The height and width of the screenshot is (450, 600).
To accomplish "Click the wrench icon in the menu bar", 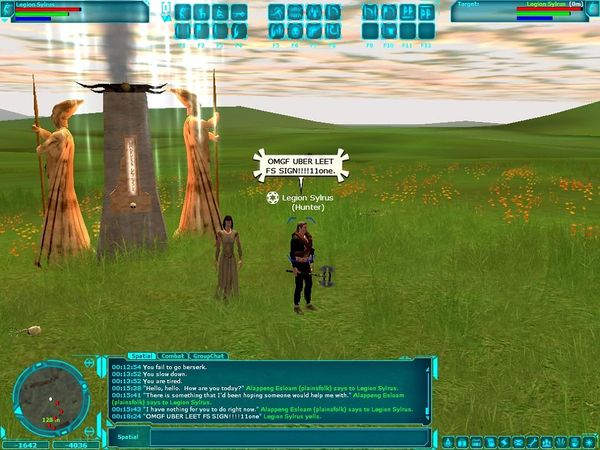I will coord(534,441).
